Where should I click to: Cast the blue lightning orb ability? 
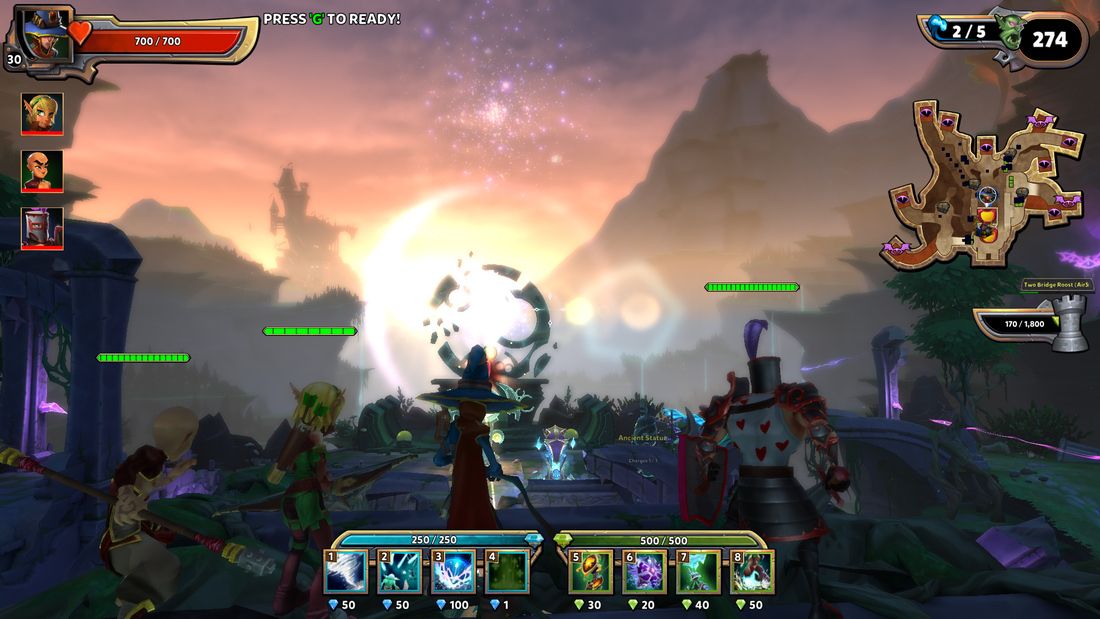pos(453,573)
